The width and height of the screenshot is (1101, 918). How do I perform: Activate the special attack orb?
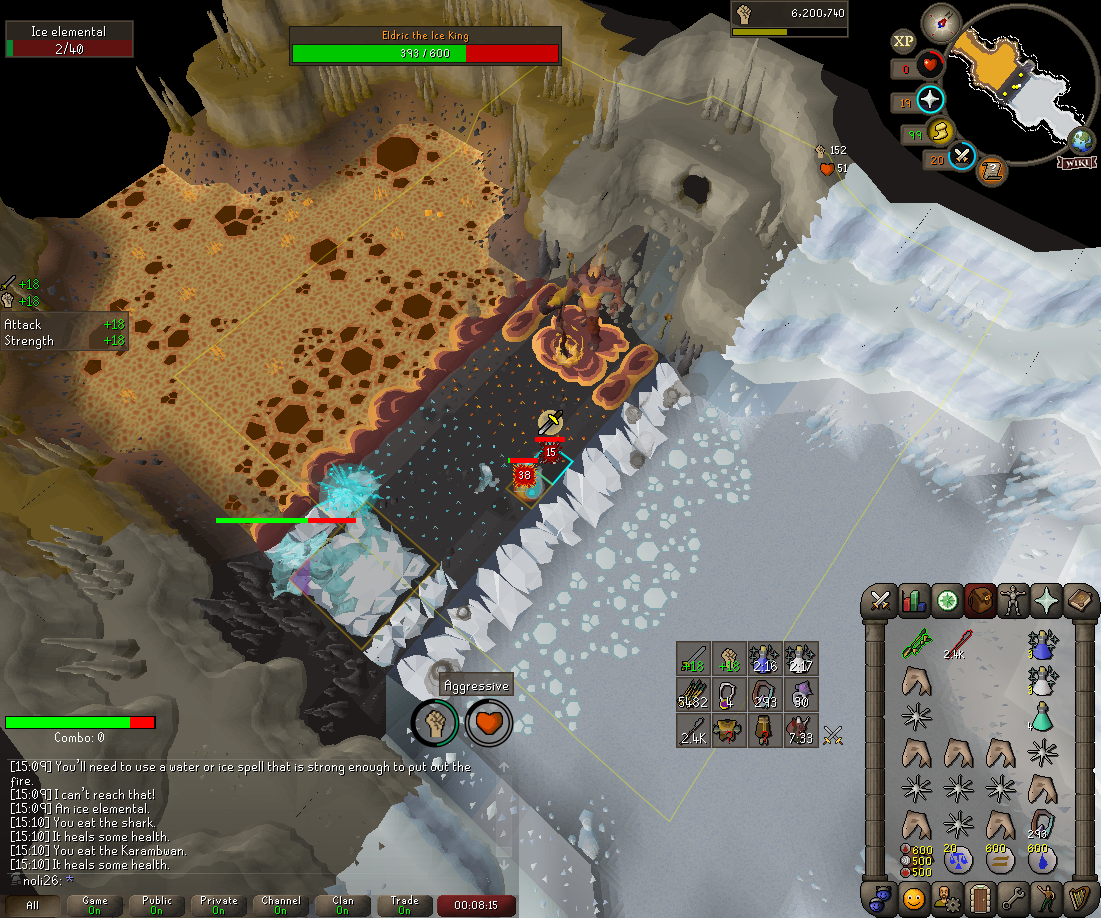[x=962, y=155]
